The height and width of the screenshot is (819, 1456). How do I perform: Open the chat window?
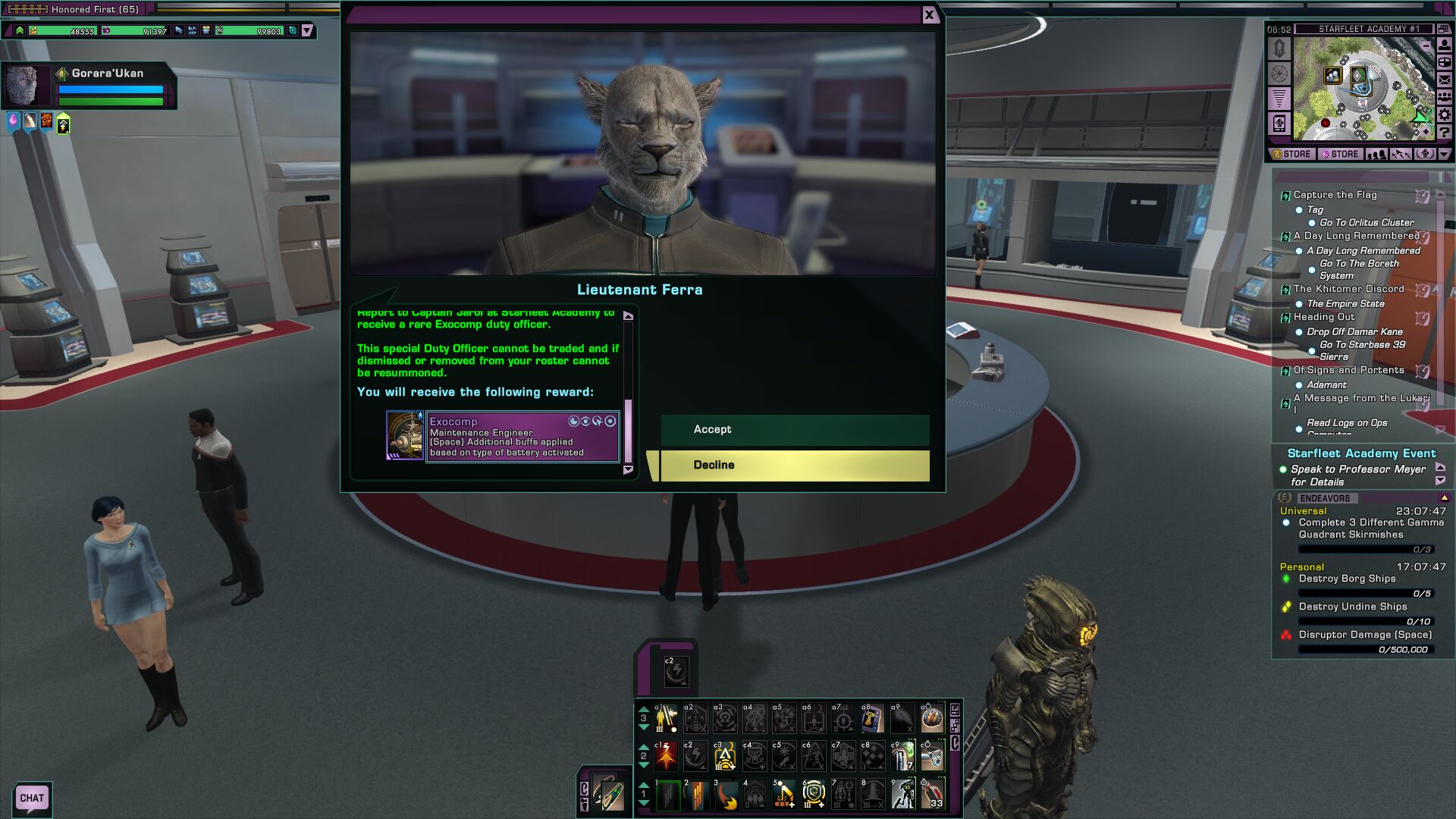32,799
